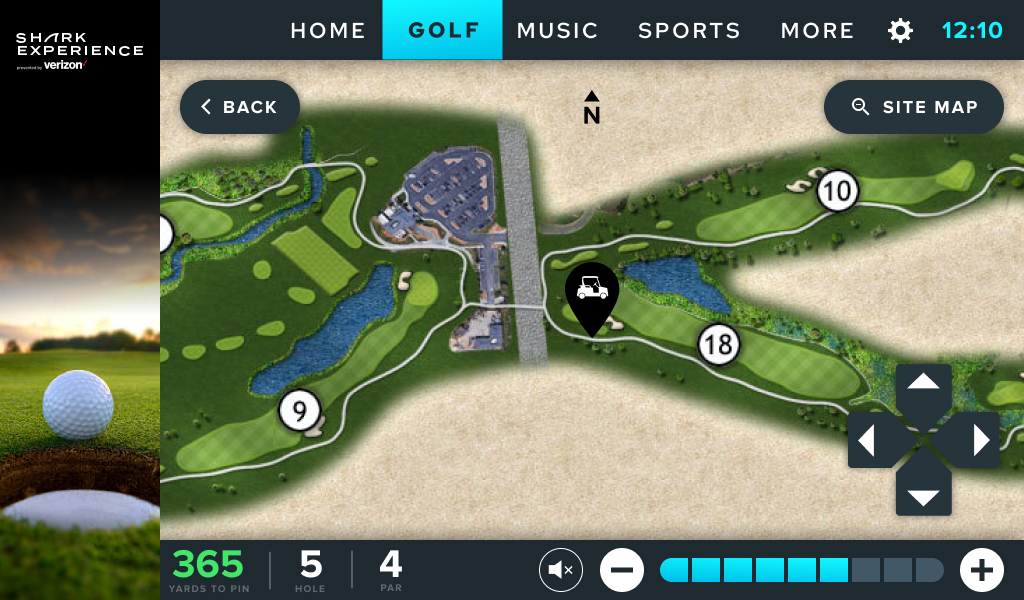Pan the map right with the arrow

click(980, 440)
